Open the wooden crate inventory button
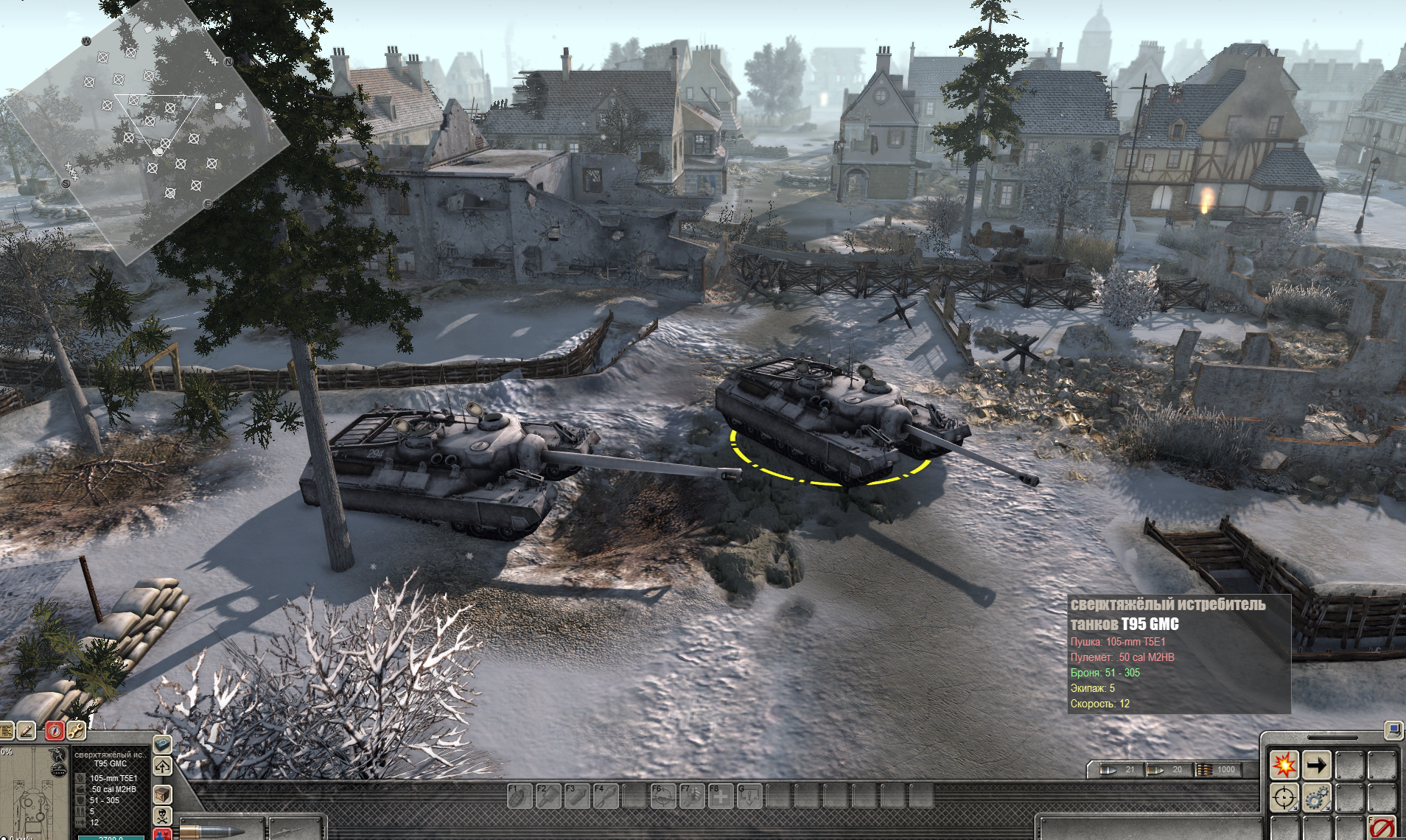 coord(162,794)
